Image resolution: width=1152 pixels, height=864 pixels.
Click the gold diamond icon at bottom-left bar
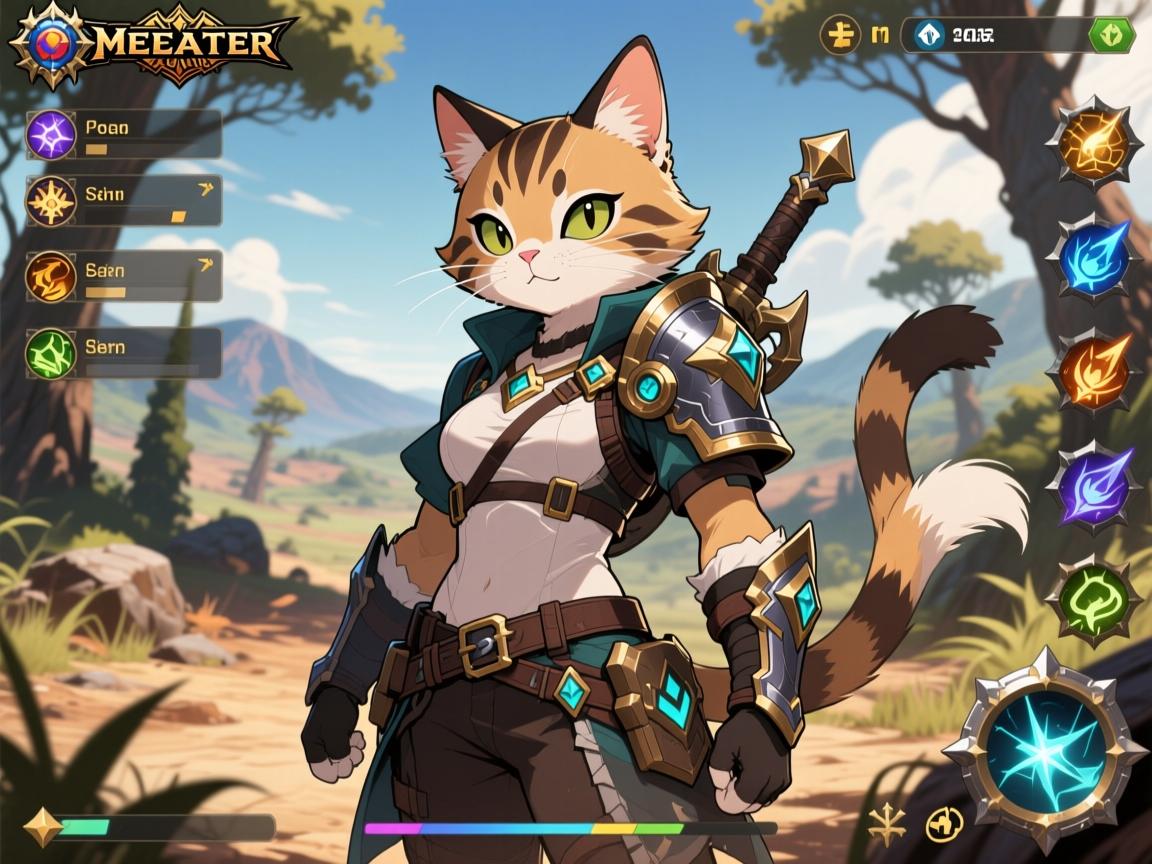pyautogui.click(x=42, y=827)
